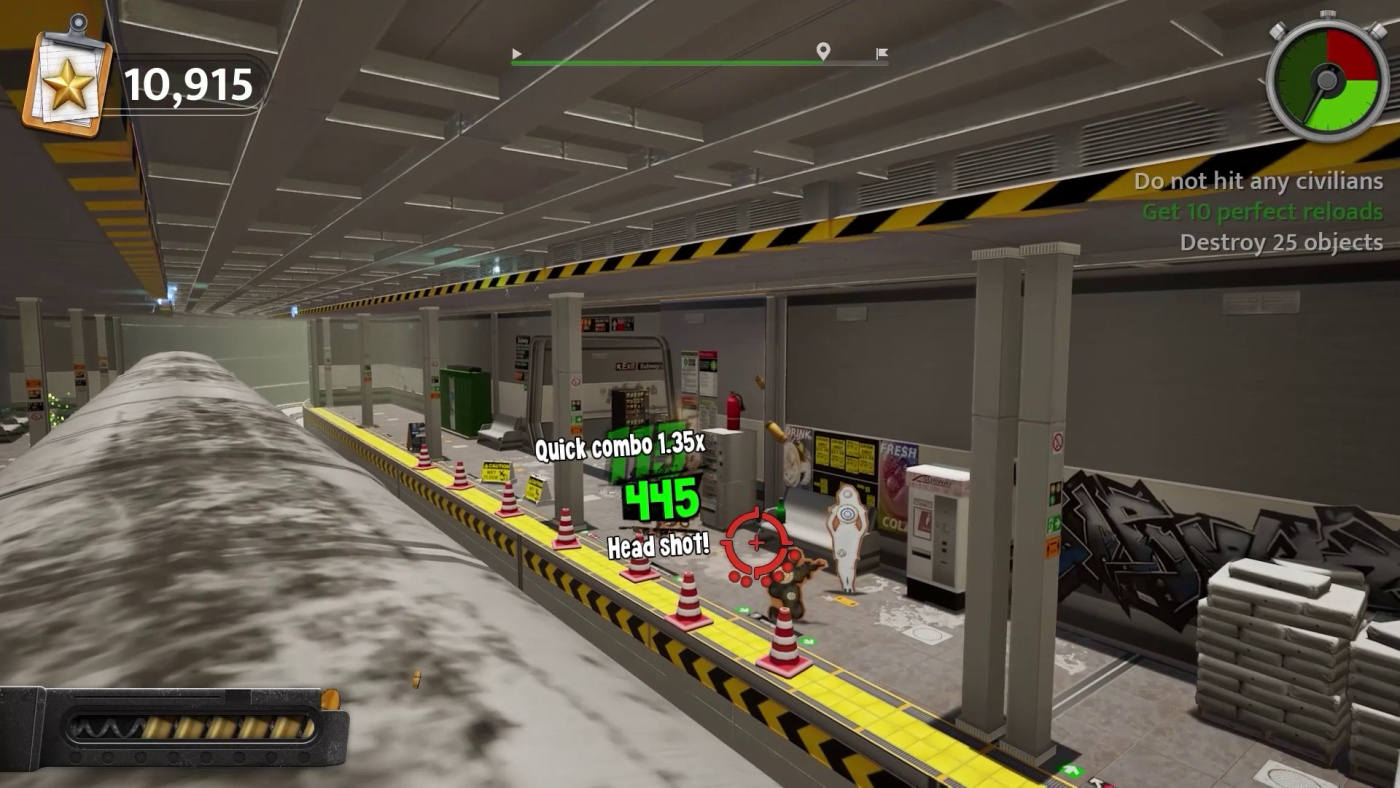The image size is (1400, 788).
Task: Click the finish flag on the progress bar
Action: (881, 54)
